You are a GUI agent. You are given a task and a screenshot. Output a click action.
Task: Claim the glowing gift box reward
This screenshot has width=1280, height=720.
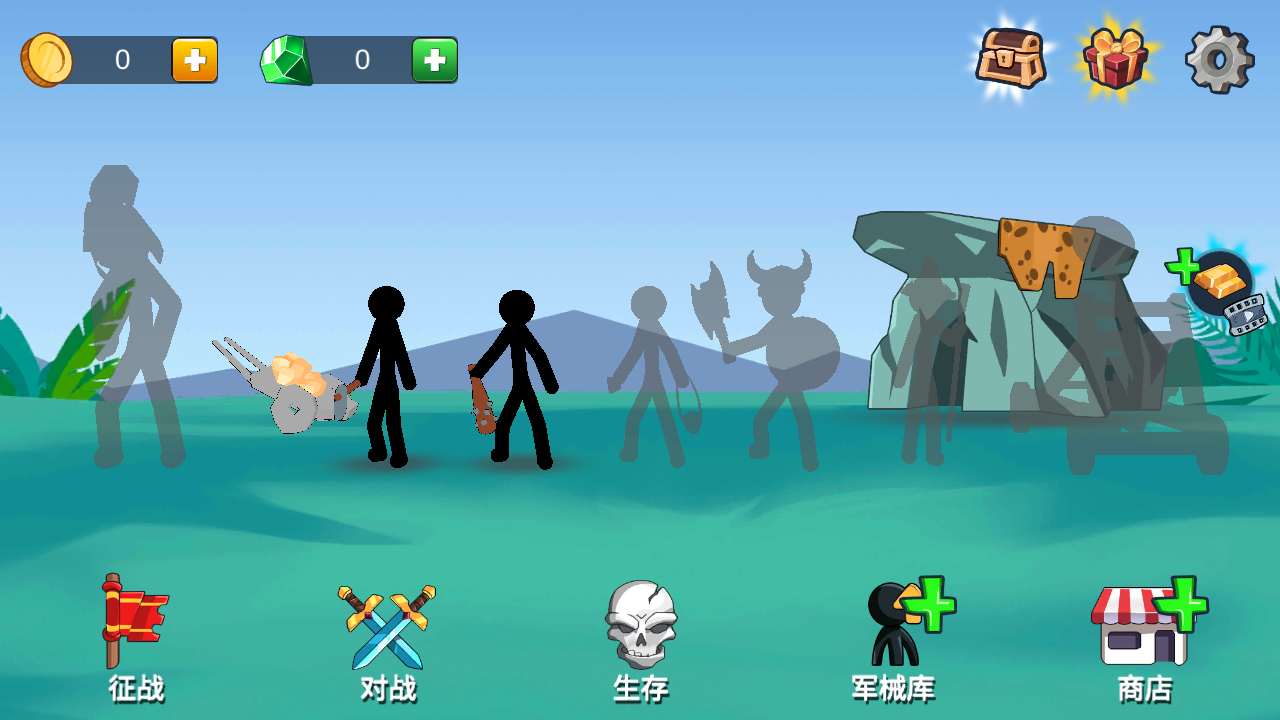tap(1117, 58)
